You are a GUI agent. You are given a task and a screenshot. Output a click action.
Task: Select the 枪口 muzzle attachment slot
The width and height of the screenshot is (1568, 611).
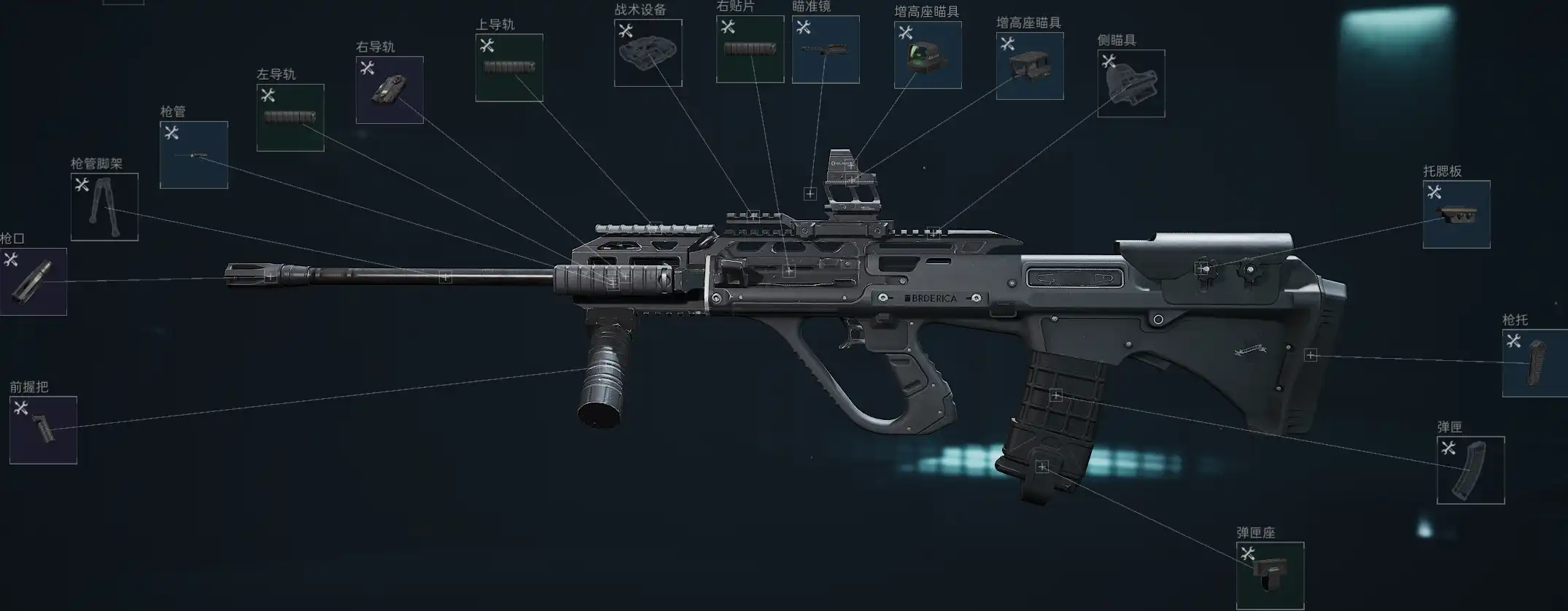(x=34, y=281)
